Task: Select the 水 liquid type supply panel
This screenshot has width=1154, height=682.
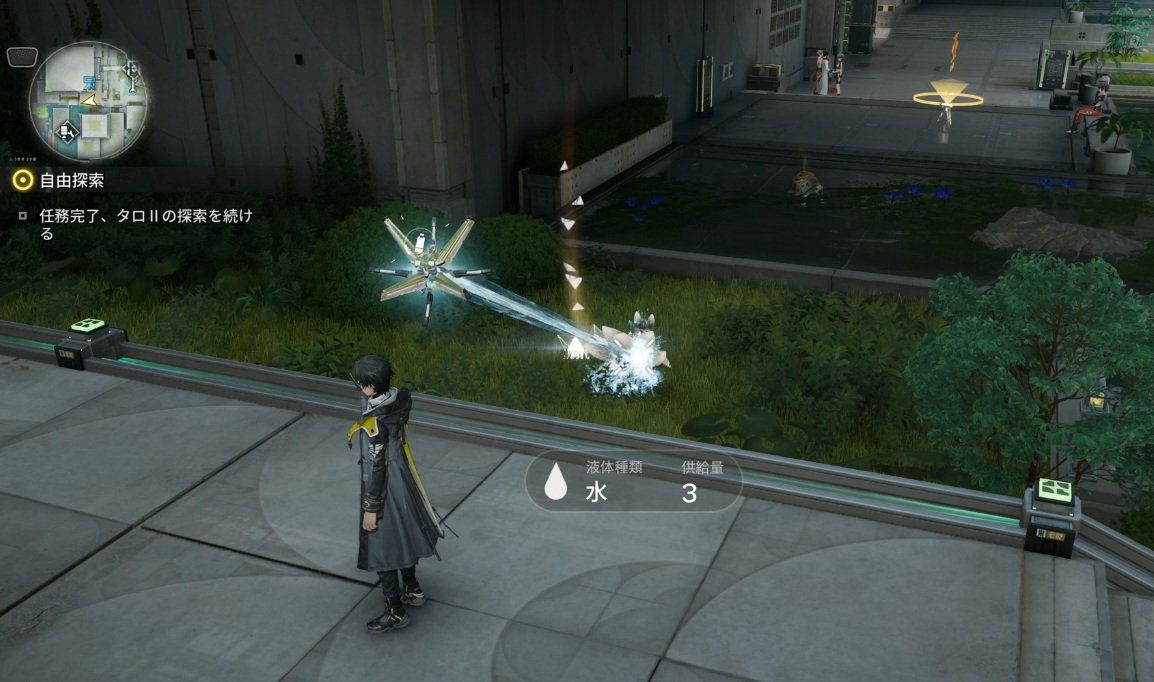Action: pos(633,483)
